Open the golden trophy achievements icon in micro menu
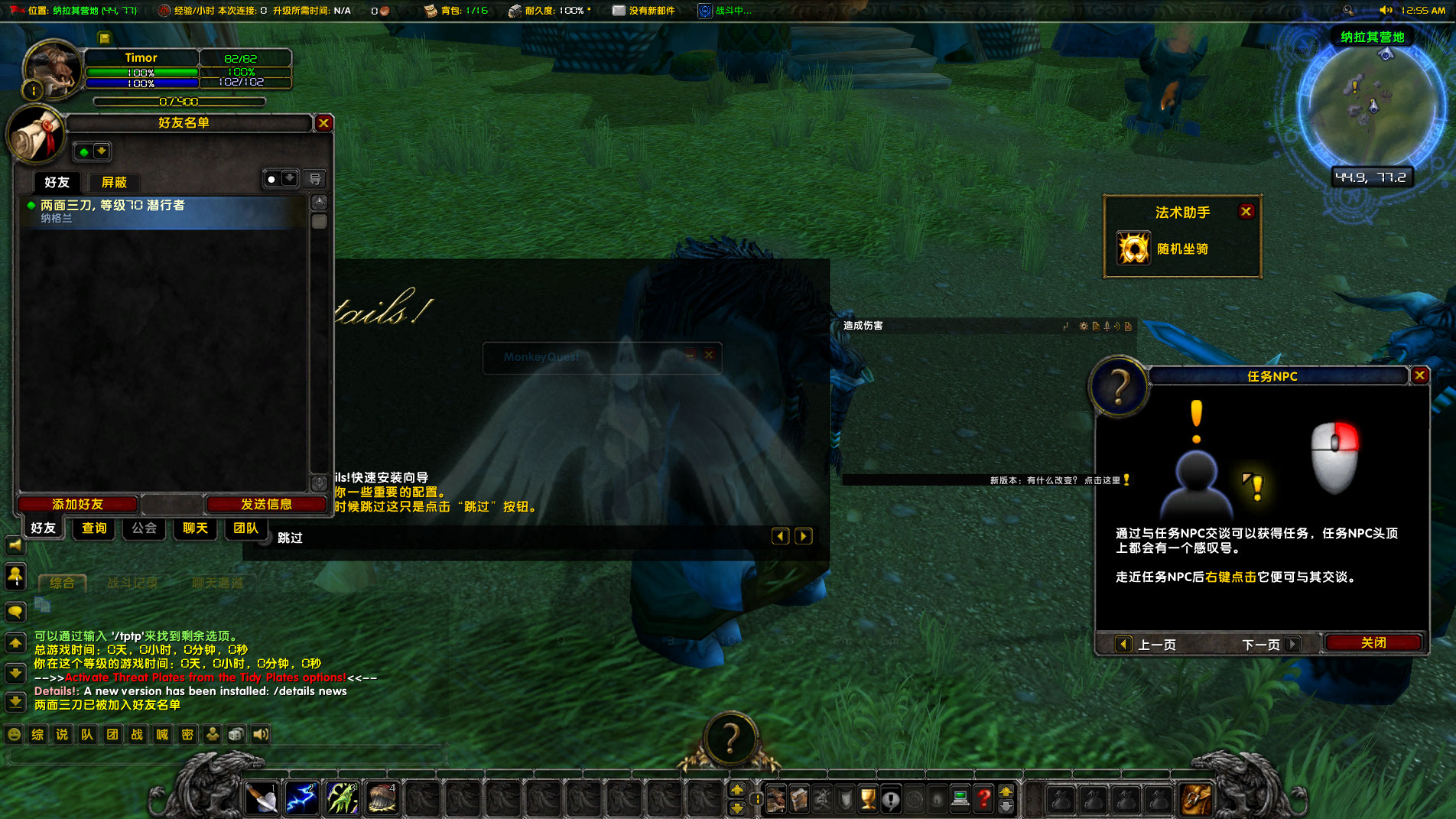1456x819 pixels. [866, 799]
